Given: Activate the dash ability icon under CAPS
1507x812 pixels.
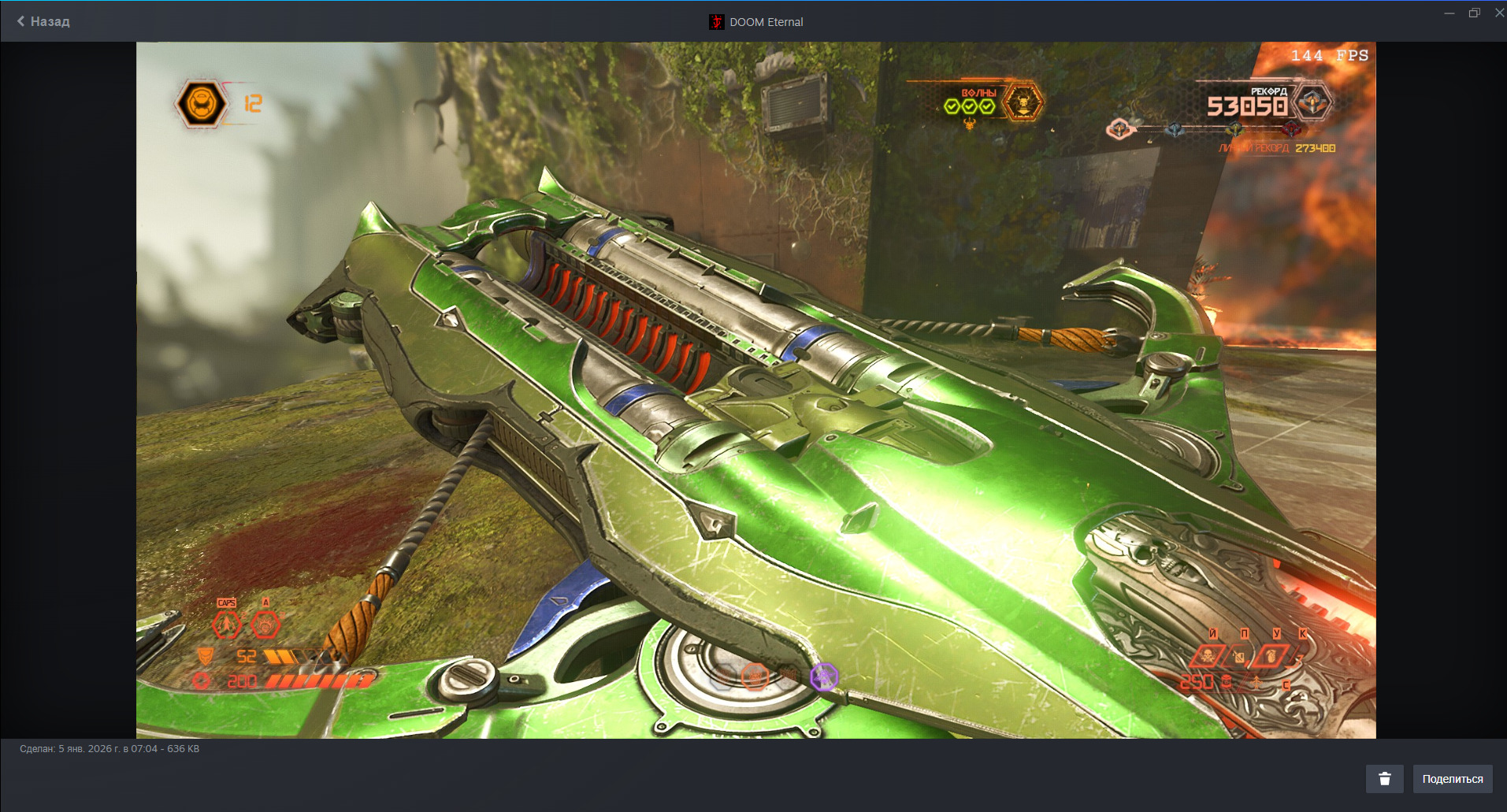Looking at the screenshot, I should [x=227, y=625].
